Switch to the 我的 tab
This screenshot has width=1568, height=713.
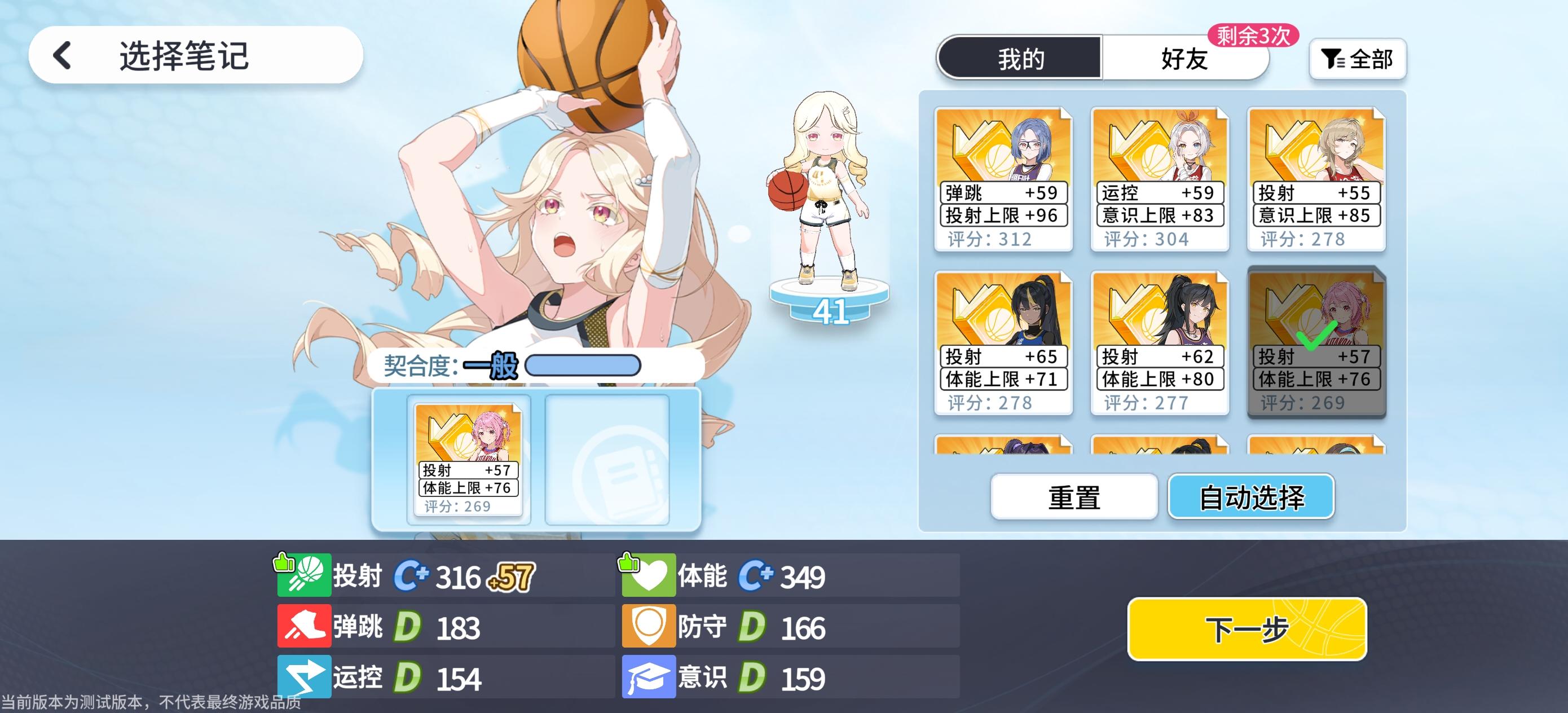pos(1020,59)
